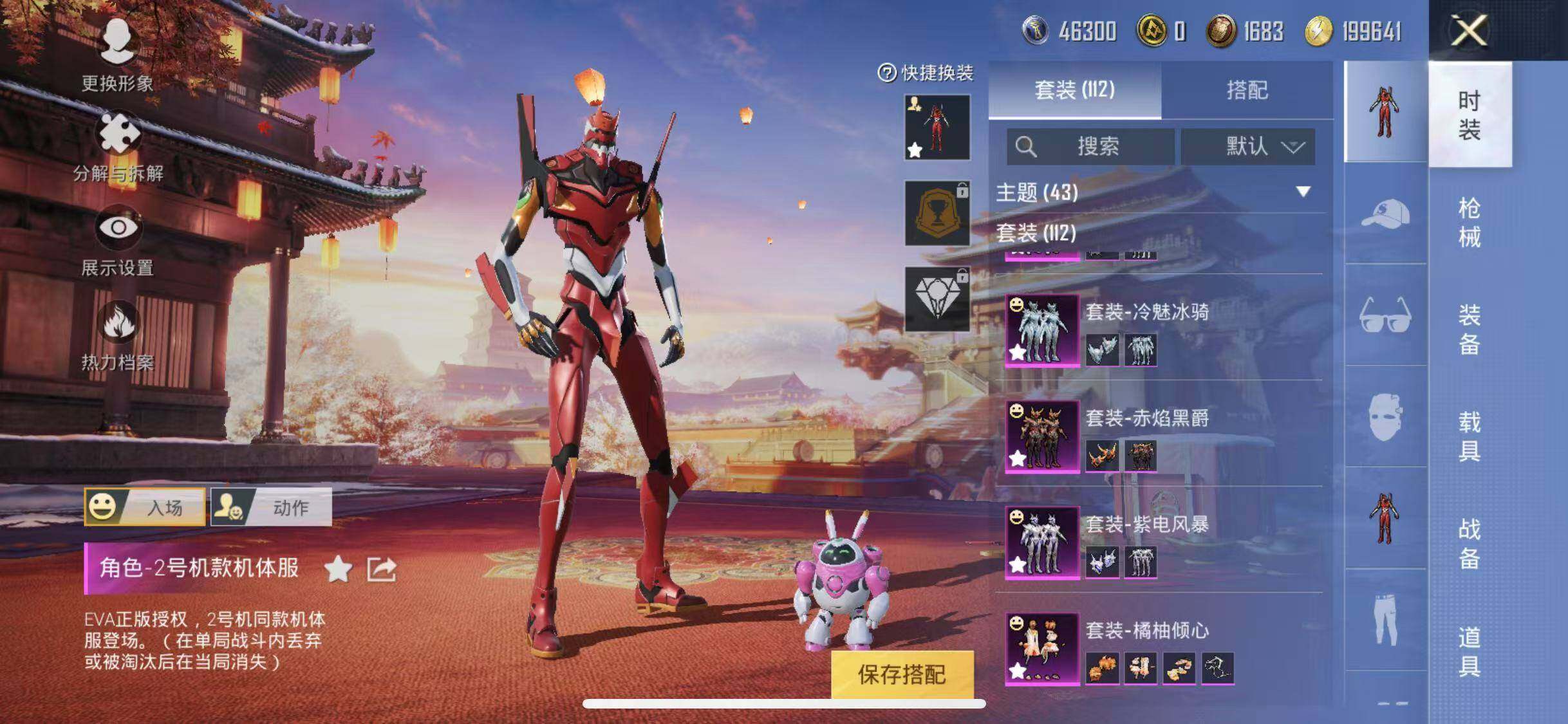Screen dimensions: 1568x724
Task: Select the baseball cap headwear category
Action: (x=1385, y=213)
